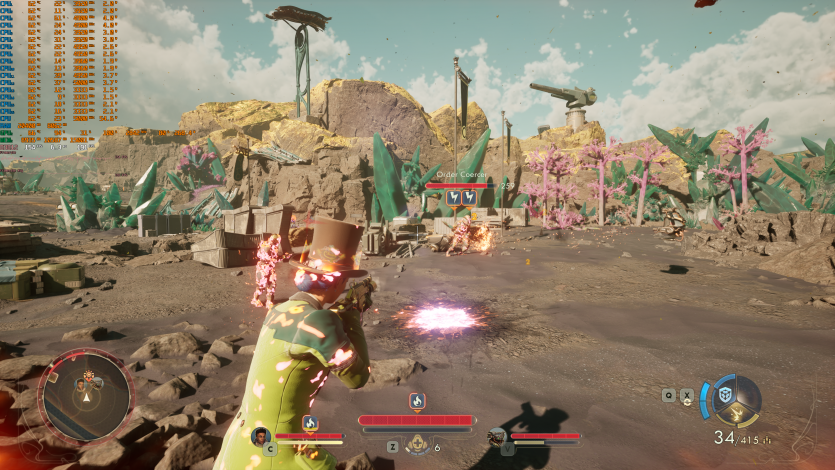This screenshot has height=470, width=835.
Task: Use the medical inhaler healing icon
Action: 417,443
